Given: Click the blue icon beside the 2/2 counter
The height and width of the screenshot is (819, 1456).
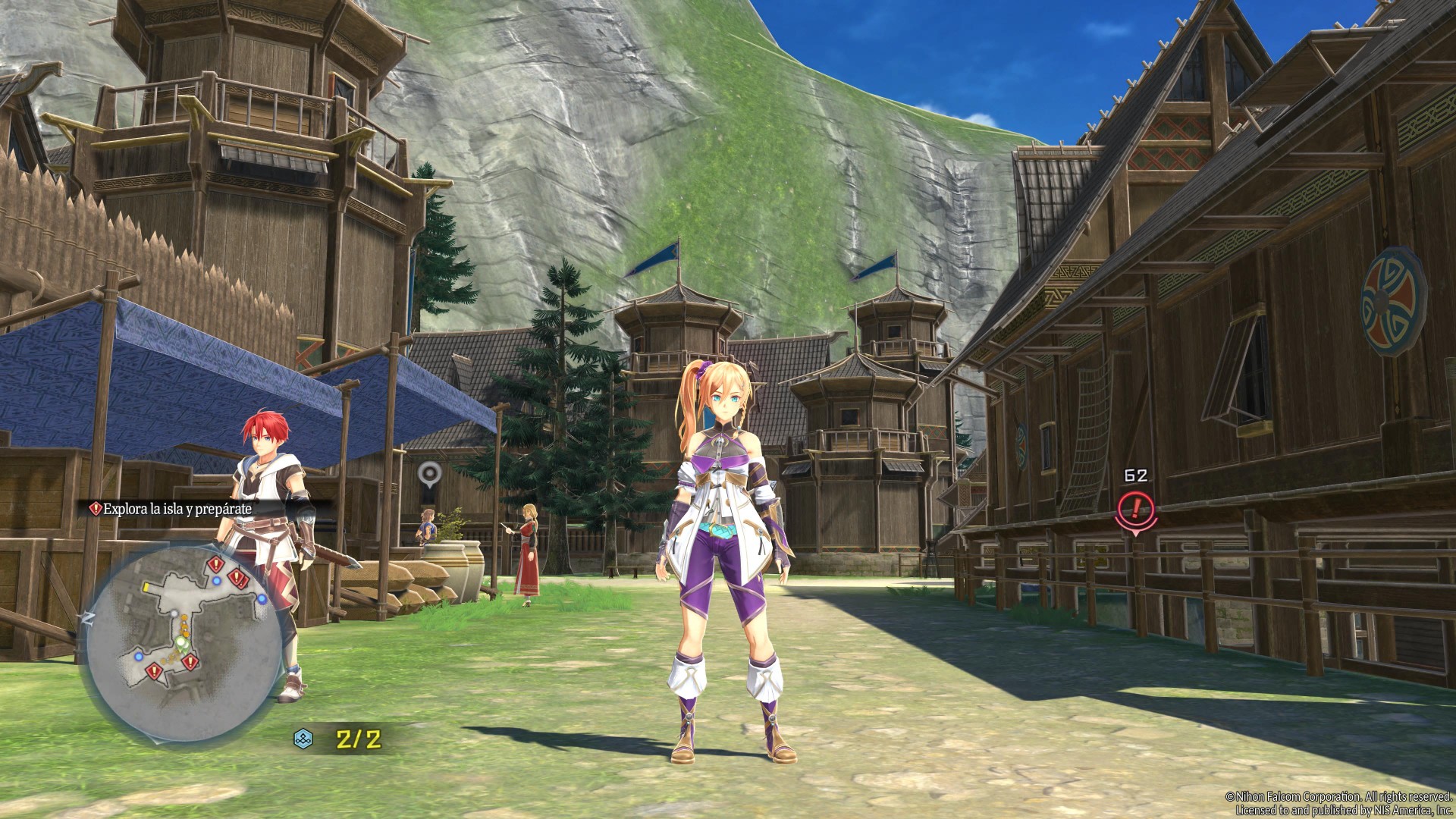Looking at the screenshot, I should coord(303,739).
